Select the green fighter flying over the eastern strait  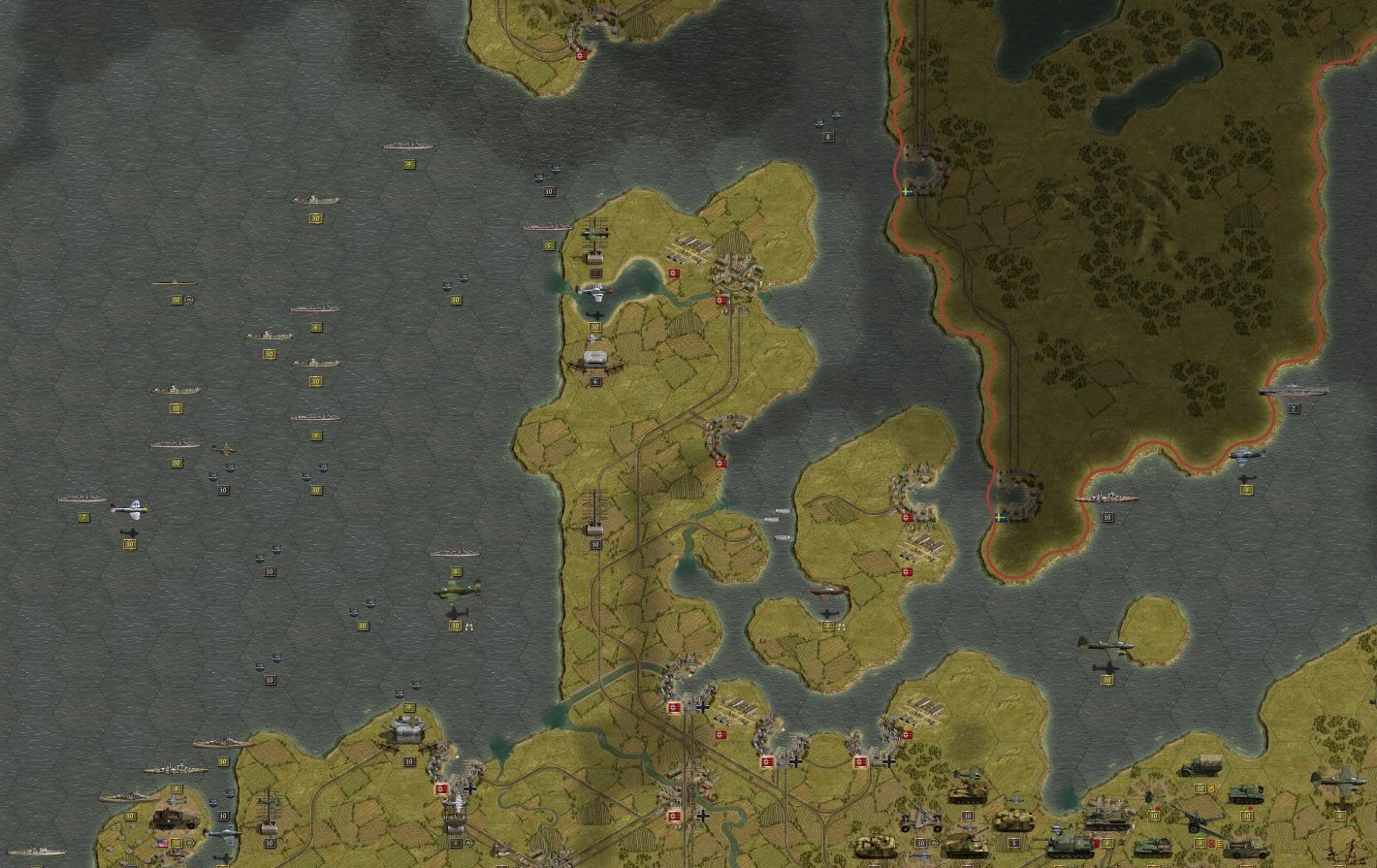coord(1105,645)
